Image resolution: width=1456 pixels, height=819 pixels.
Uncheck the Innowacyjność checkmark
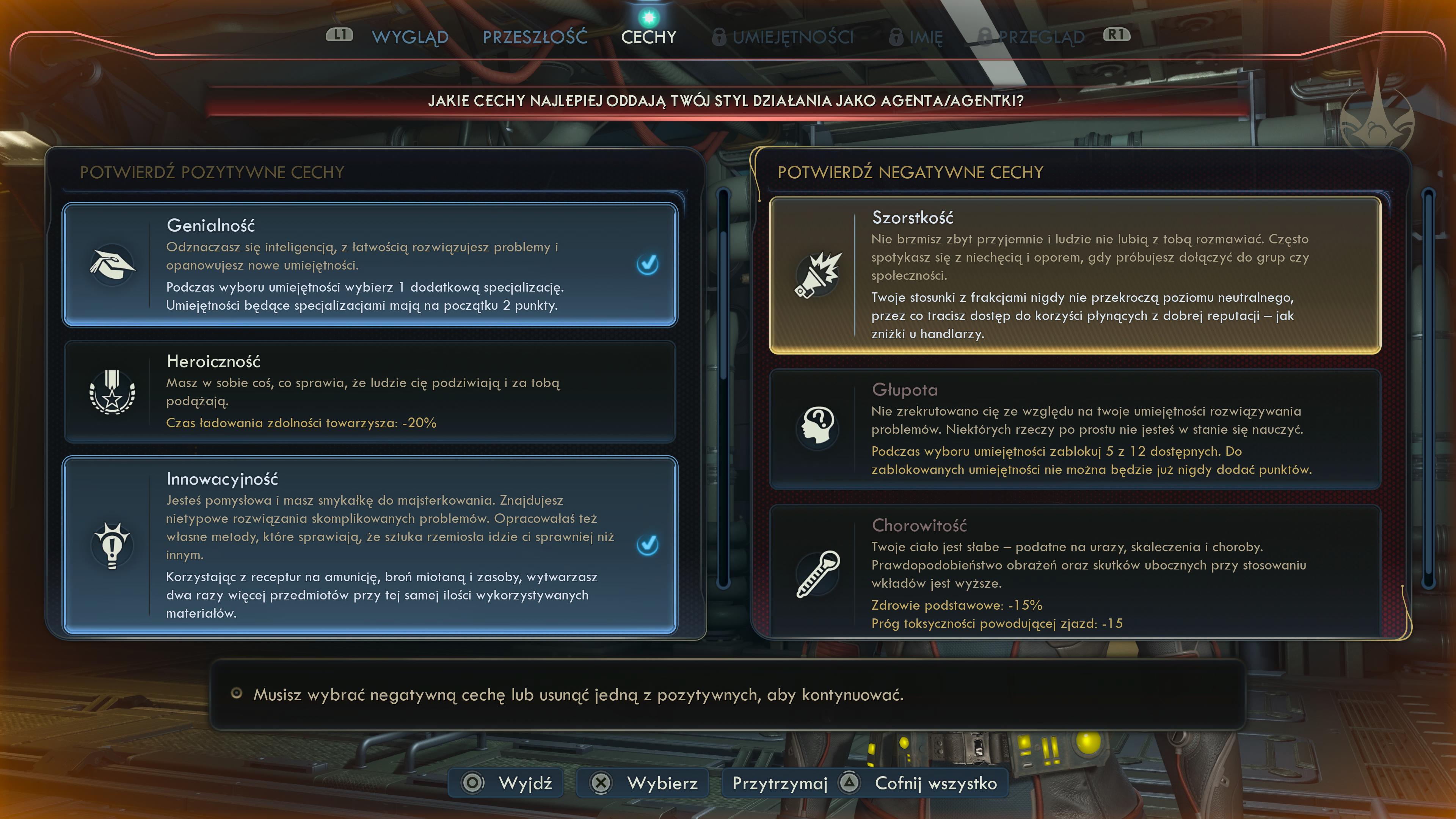point(647,544)
